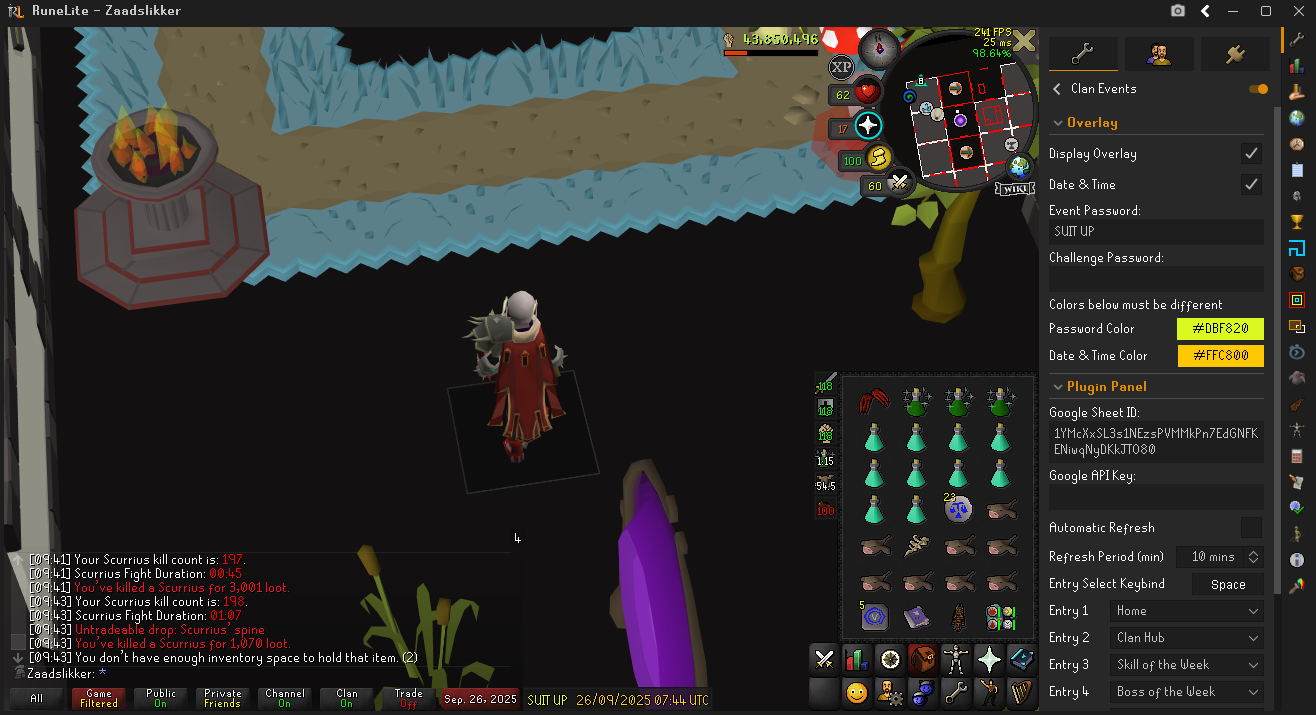Viewport: 1316px width, 715px height.
Task: Minimize the RuneLite window
Action: (1236, 11)
